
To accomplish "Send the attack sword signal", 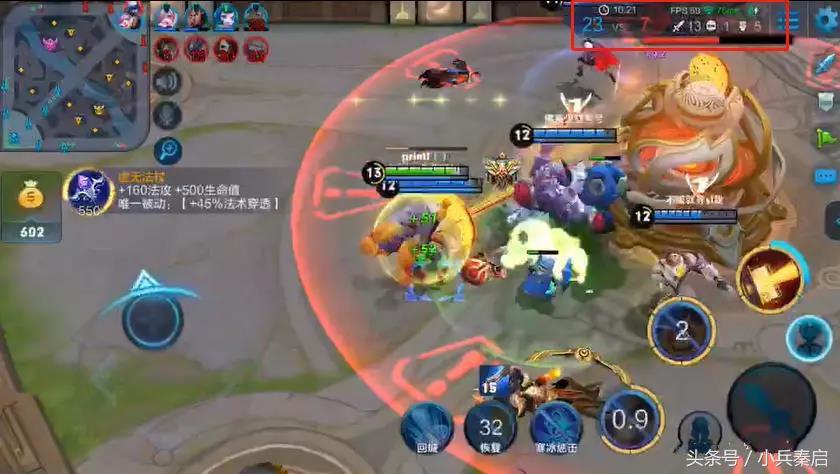I will (827, 60).
